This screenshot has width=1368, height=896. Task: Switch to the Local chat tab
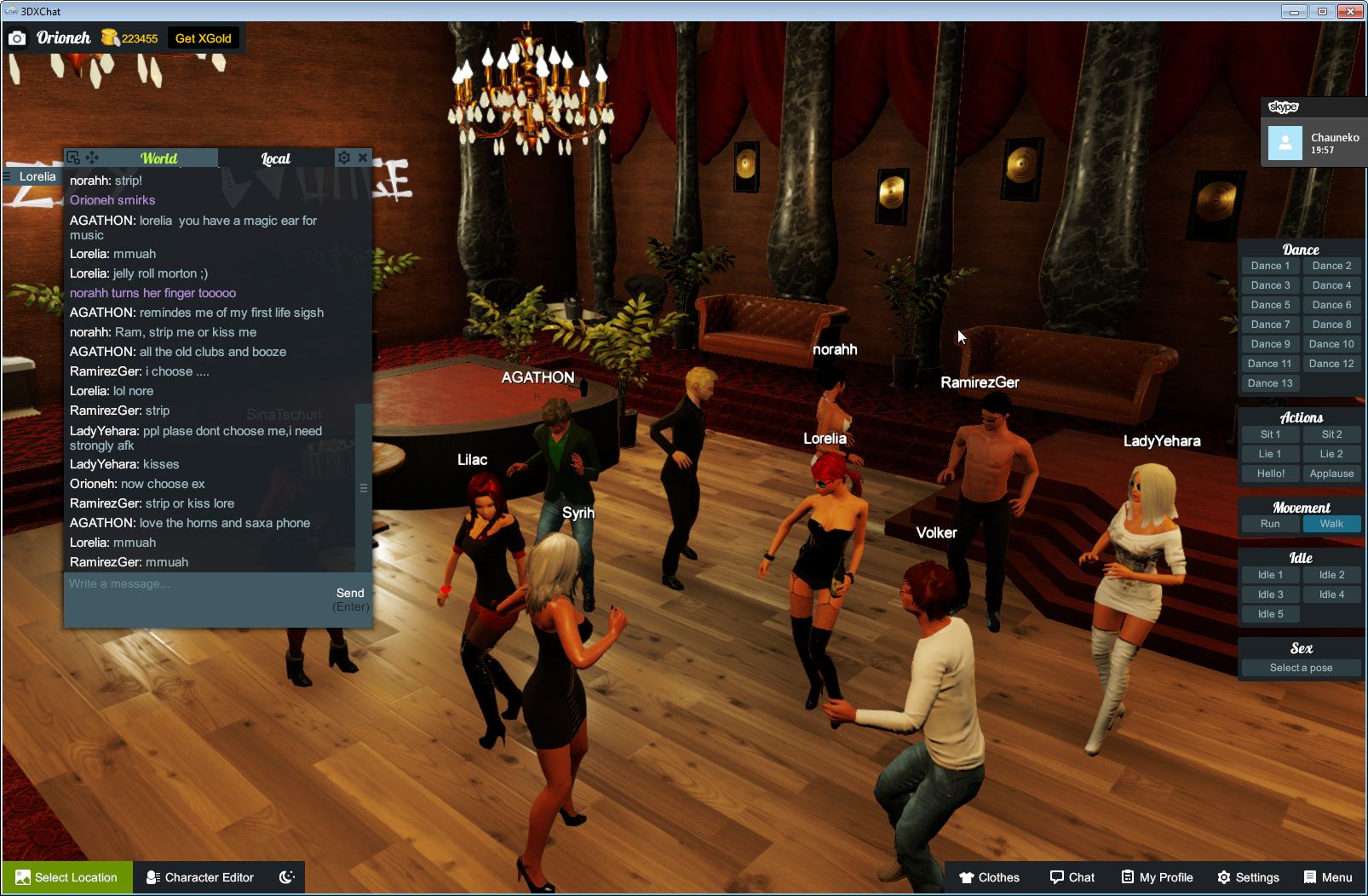coord(274,158)
